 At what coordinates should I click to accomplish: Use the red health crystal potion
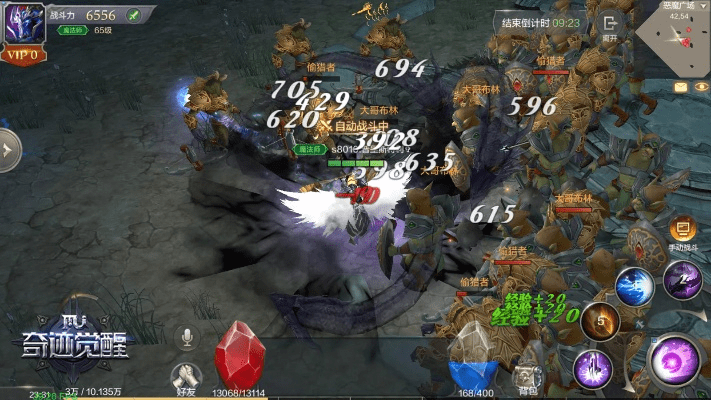click(239, 354)
